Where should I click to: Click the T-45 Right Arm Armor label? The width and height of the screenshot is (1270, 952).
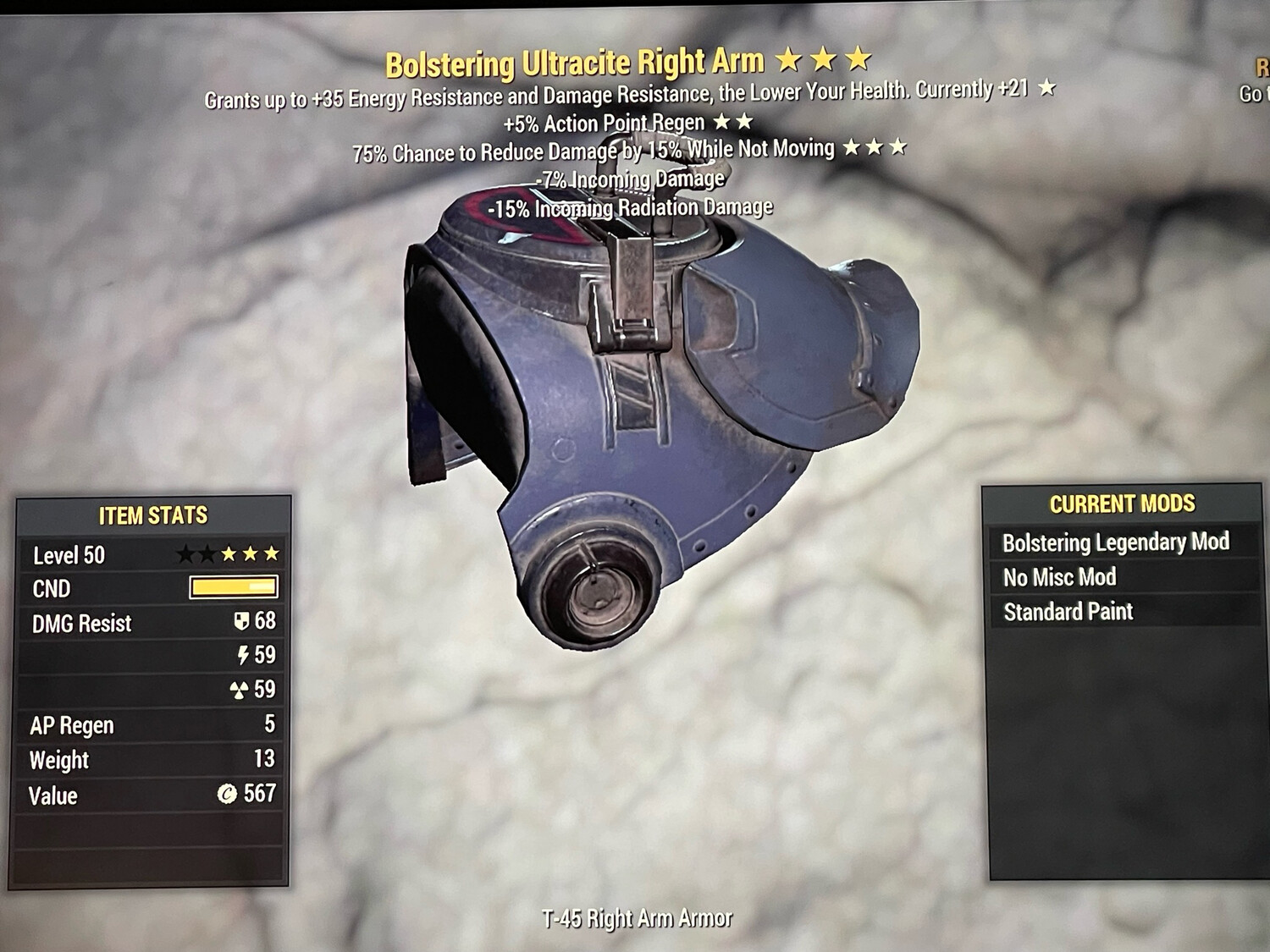(x=638, y=916)
